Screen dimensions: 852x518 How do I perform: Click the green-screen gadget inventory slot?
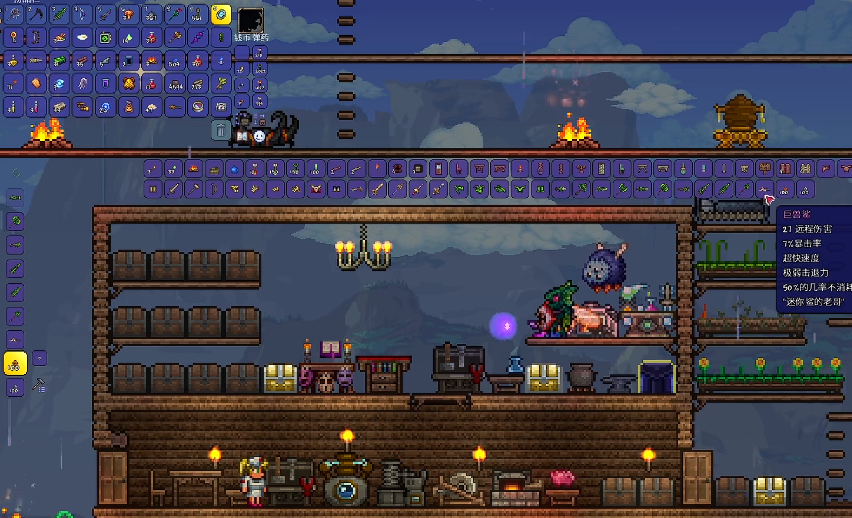point(106,37)
